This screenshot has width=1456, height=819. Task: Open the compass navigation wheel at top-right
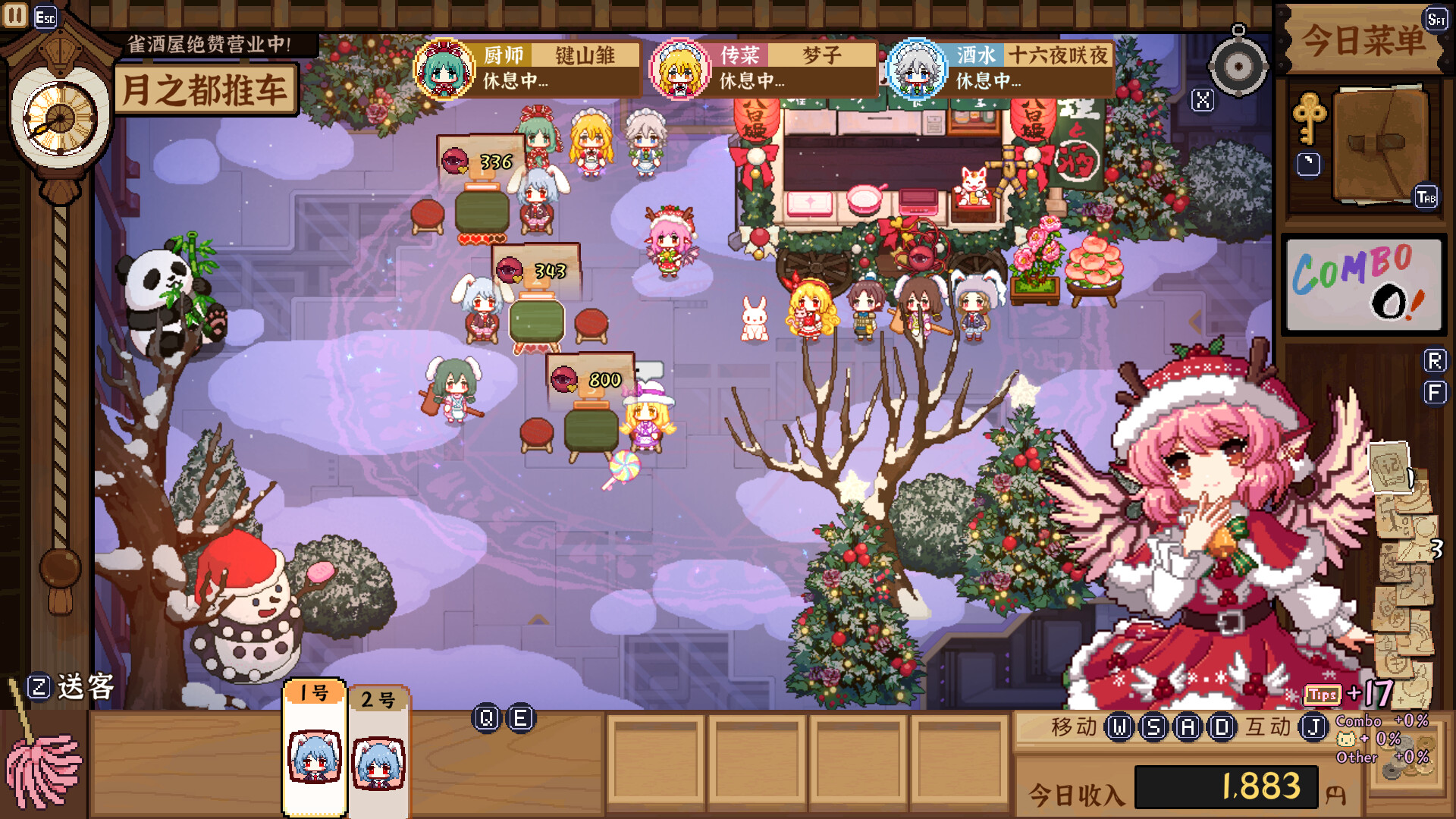click(x=1239, y=67)
